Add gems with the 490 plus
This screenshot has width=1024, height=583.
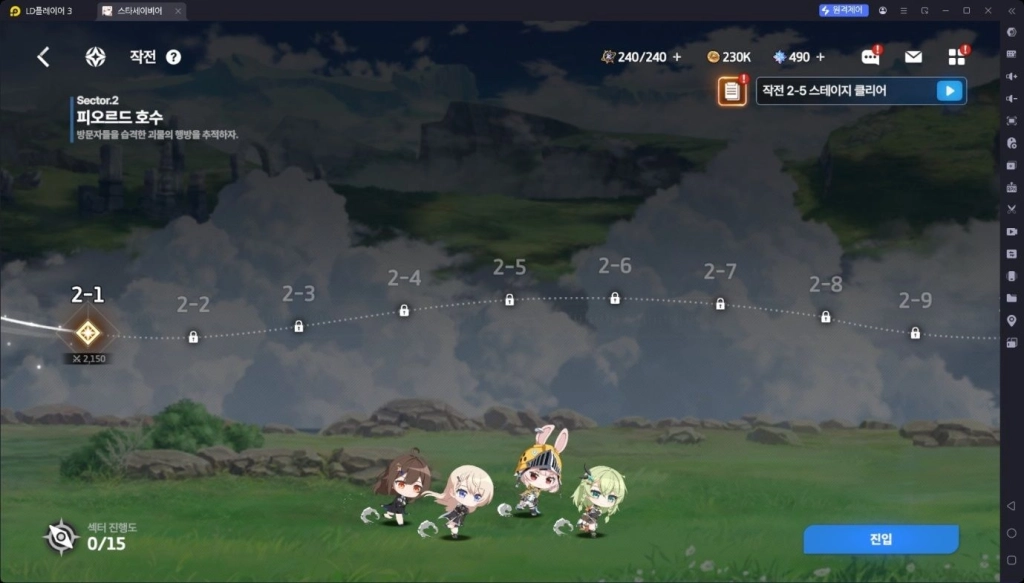[821, 57]
